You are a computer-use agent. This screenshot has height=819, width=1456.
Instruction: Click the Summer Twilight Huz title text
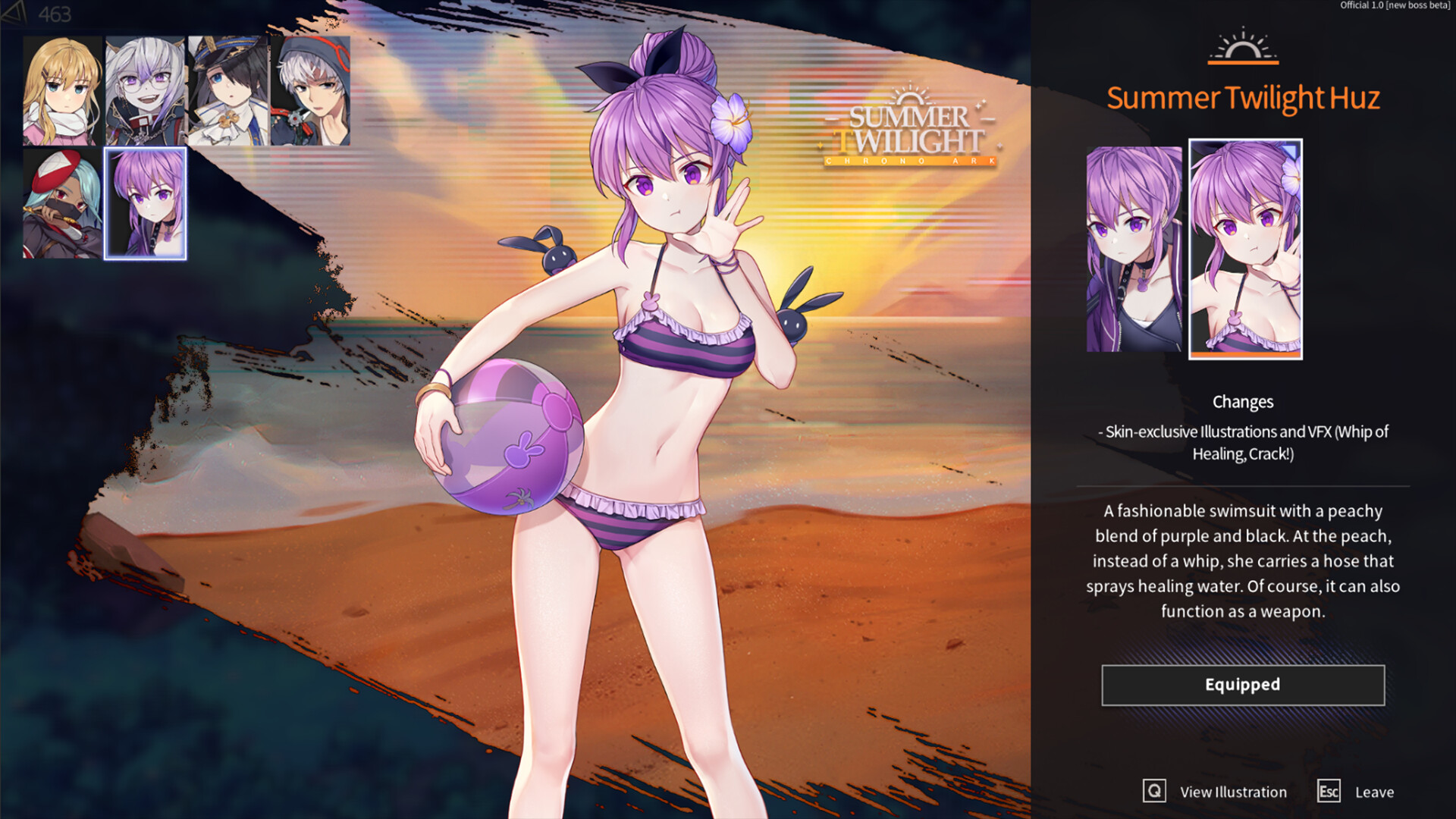point(1243,98)
